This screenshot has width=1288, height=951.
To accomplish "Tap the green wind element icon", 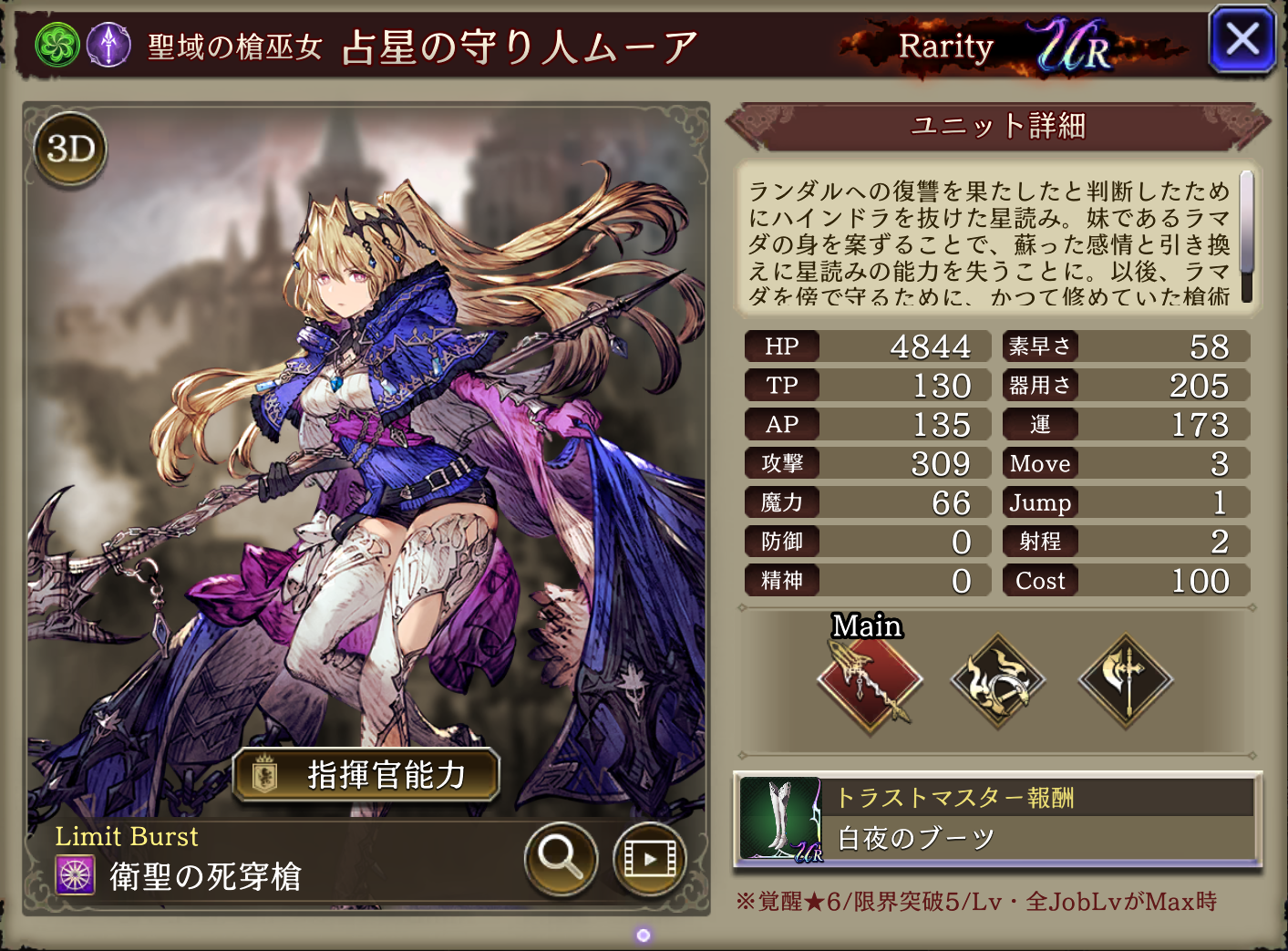I will pyautogui.click(x=57, y=45).
